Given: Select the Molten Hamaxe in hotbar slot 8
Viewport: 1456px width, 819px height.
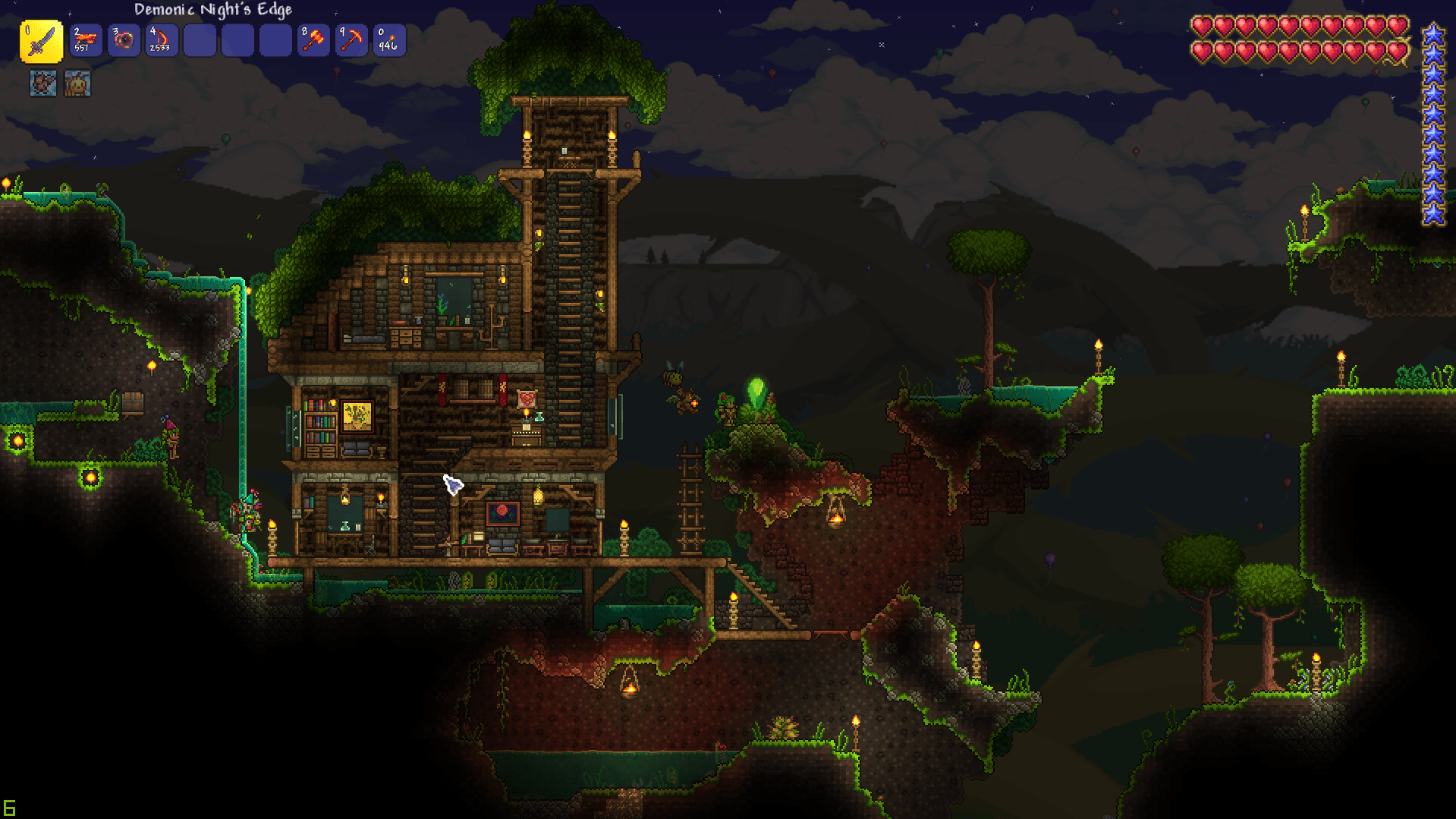Looking at the screenshot, I should click(x=313, y=40).
